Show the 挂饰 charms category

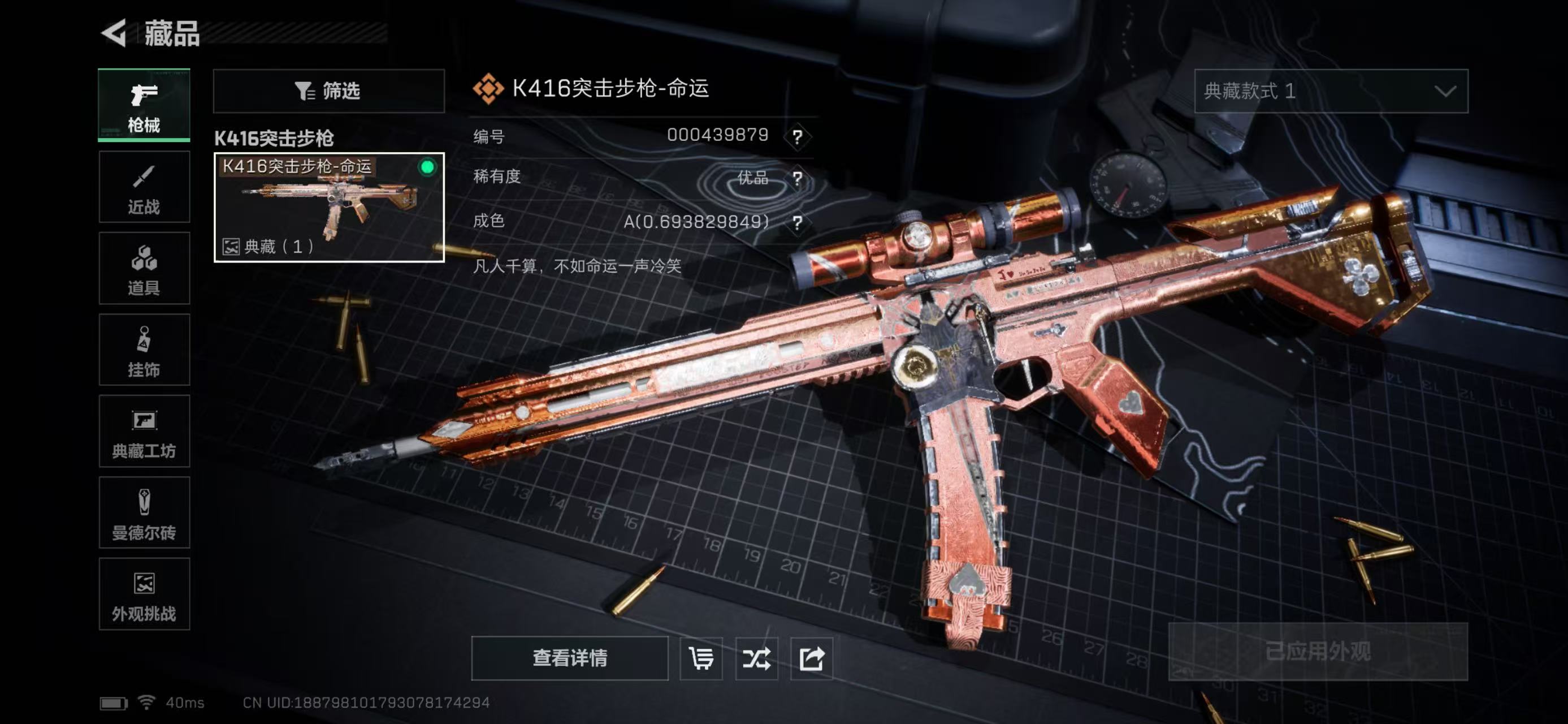[144, 350]
